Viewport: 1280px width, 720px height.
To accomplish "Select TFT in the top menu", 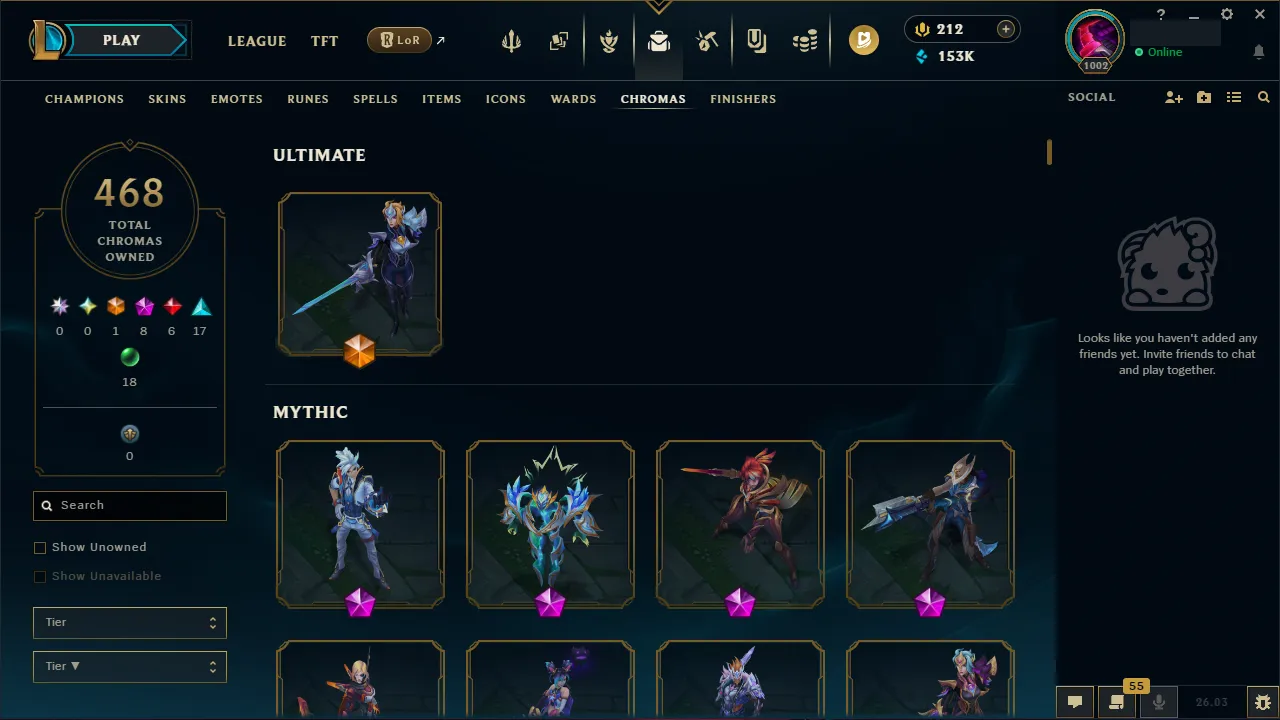I will 324,41.
